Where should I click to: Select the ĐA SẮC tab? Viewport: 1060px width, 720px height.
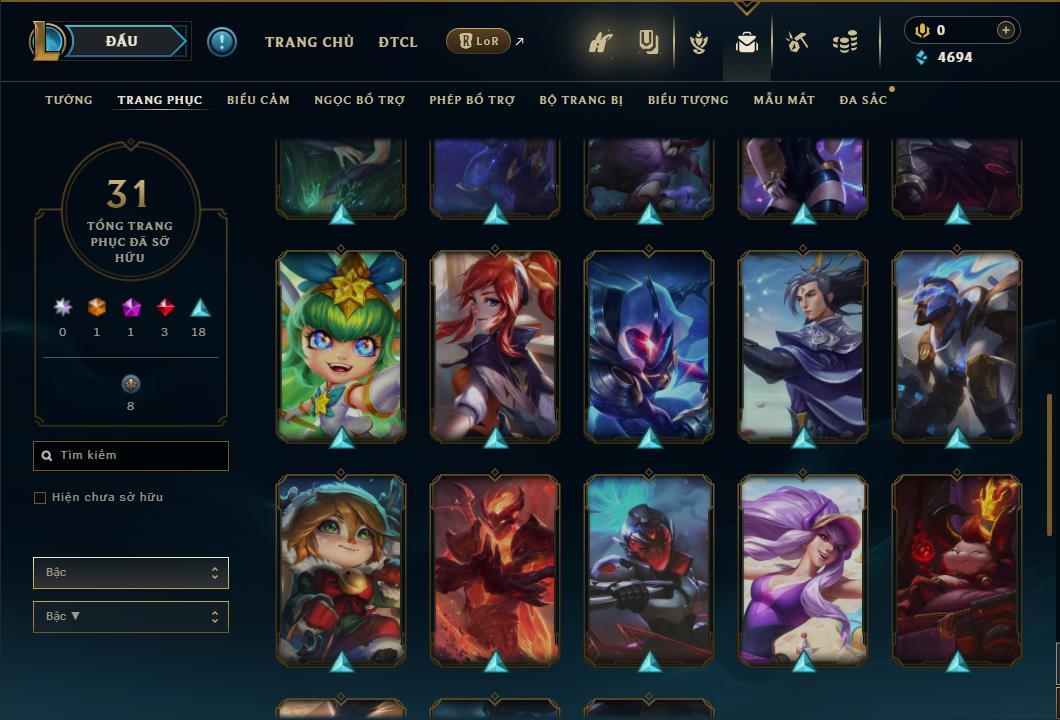(x=863, y=100)
